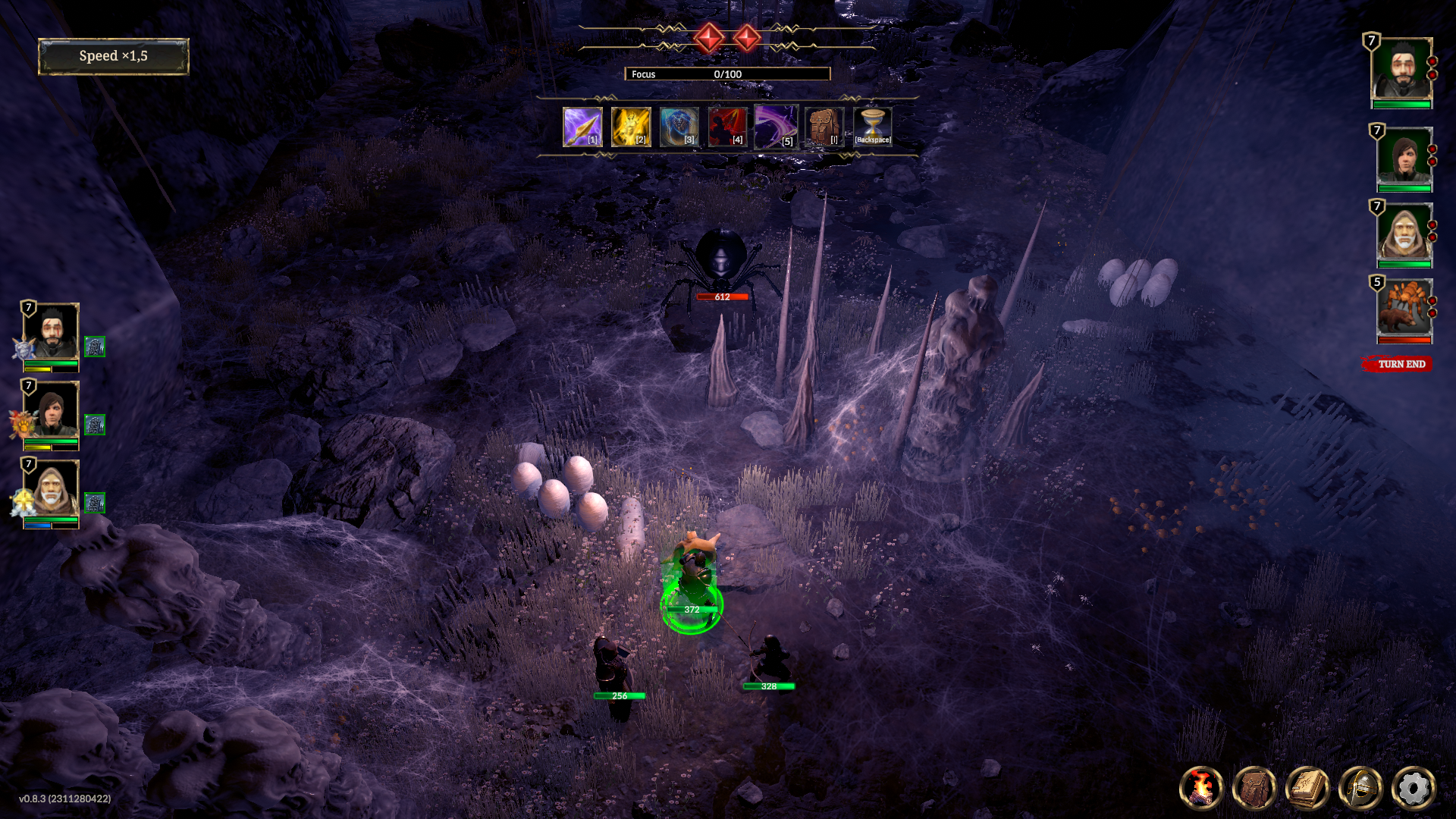Open the backpack in the ability bar
This screenshot has height=819, width=1456.
824,127
